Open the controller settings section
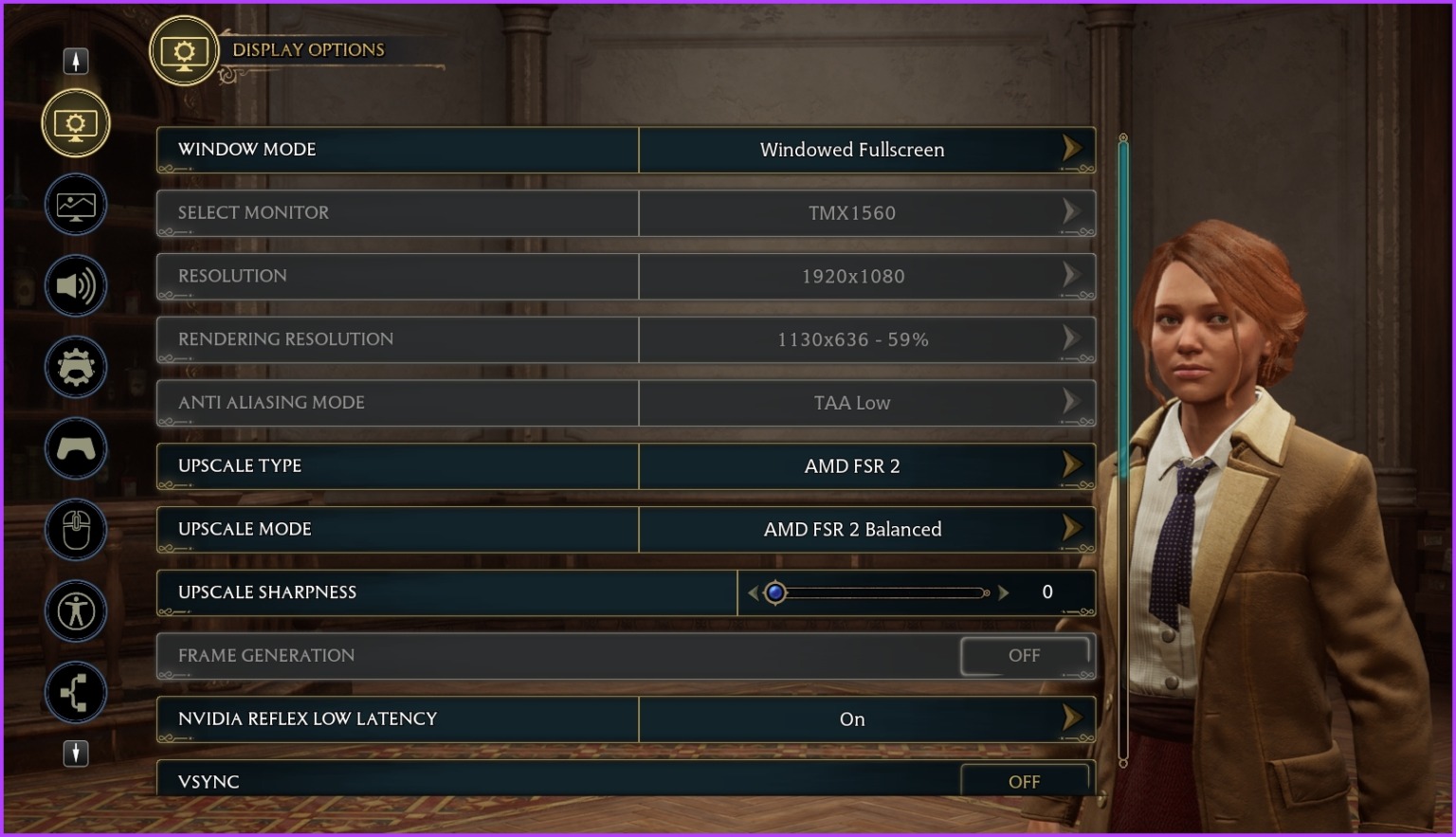 pyautogui.click(x=76, y=448)
